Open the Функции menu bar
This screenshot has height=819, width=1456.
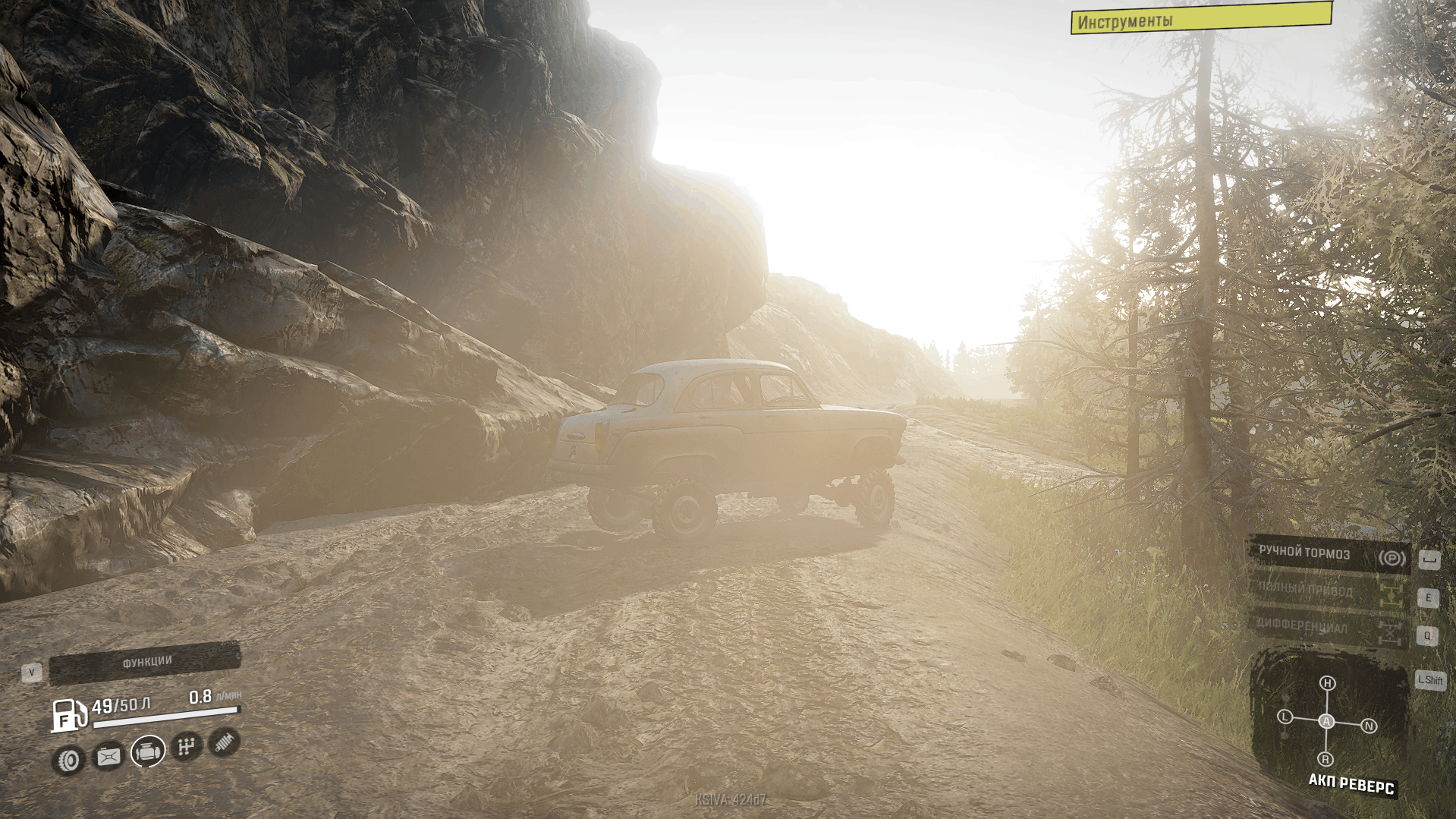click(x=145, y=662)
